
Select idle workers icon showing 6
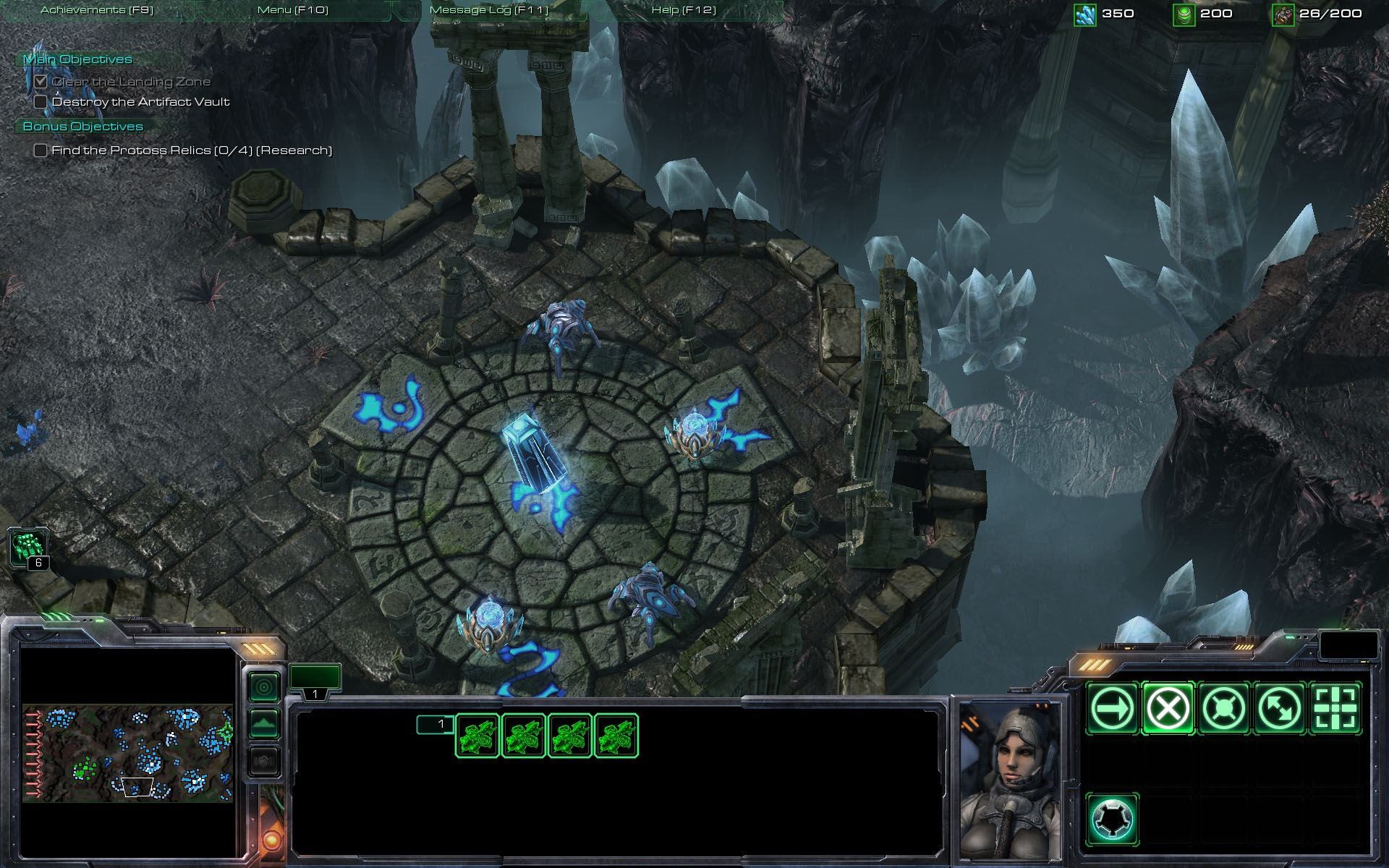coord(29,547)
